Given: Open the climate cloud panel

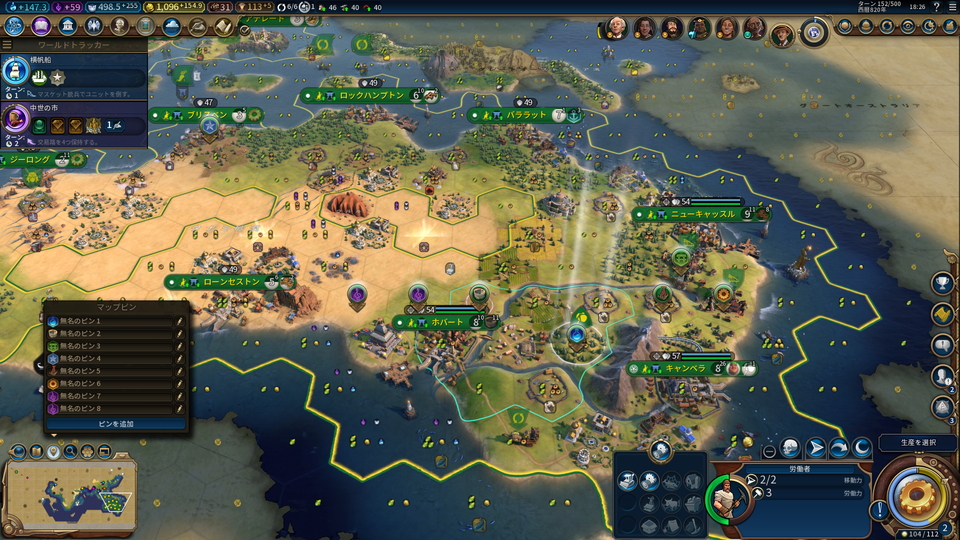Looking at the screenshot, I should [x=172, y=26].
